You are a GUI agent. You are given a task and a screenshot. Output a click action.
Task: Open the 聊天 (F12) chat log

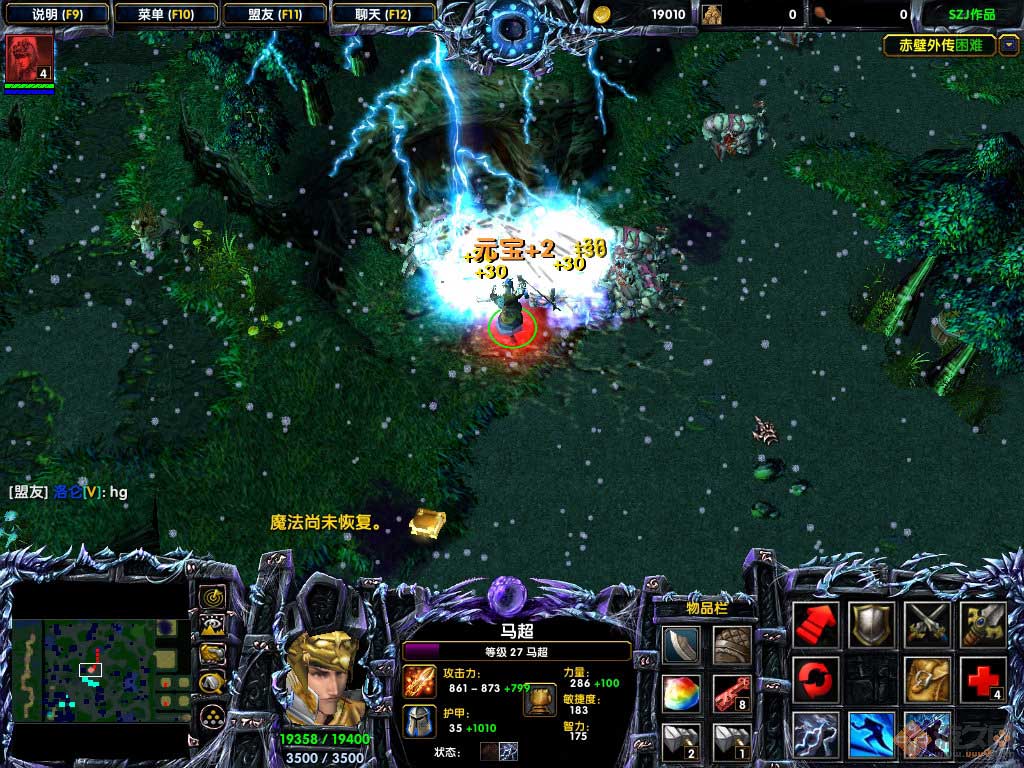(383, 14)
